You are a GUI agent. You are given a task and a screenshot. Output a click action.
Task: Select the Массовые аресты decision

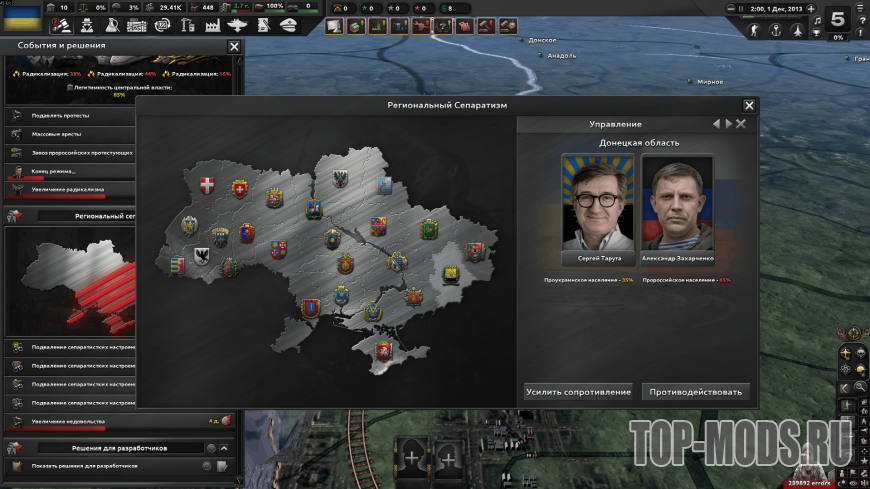pyautogui.click(x=70, y=134)
